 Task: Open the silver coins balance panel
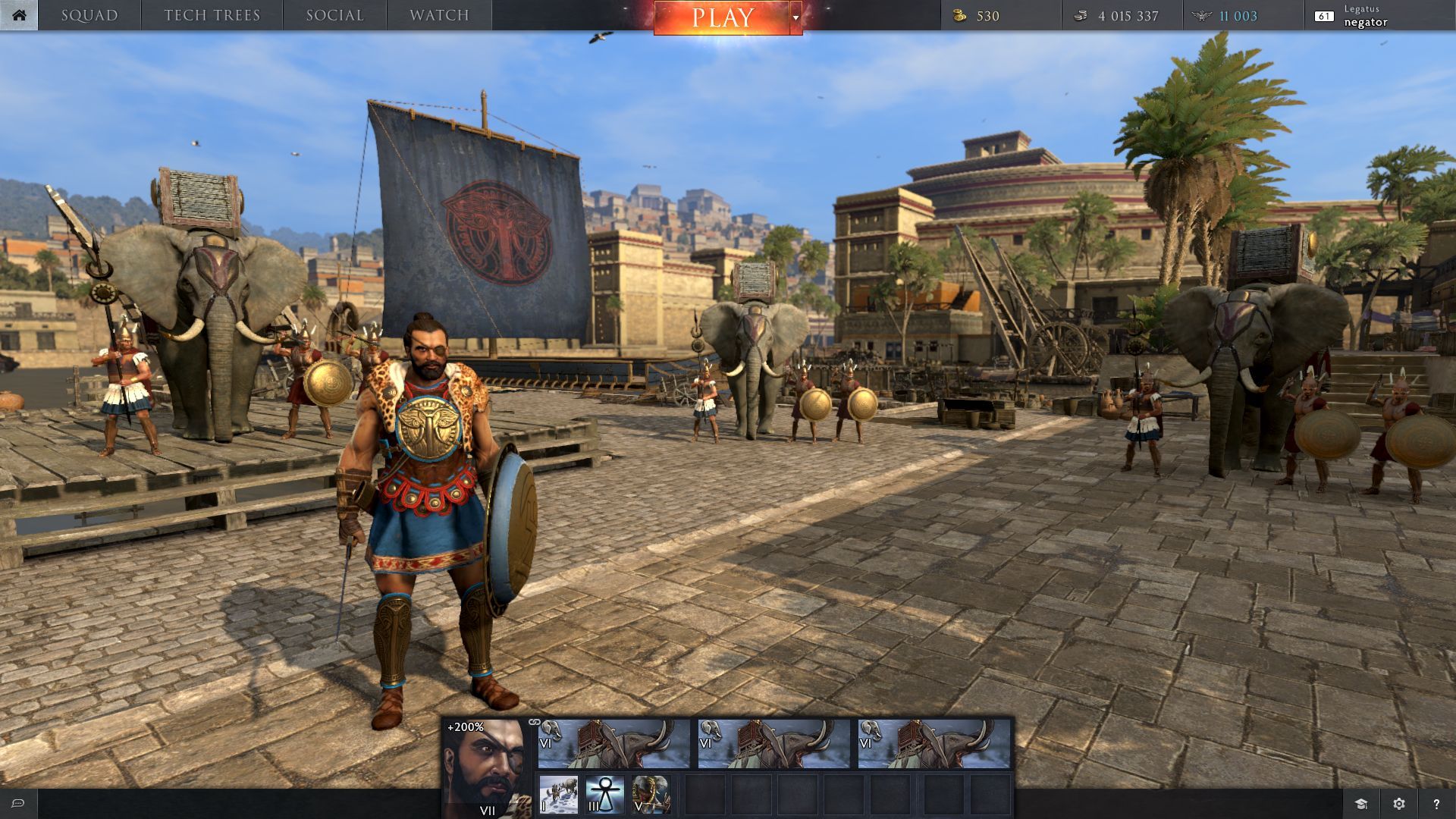click(1122, 16)
